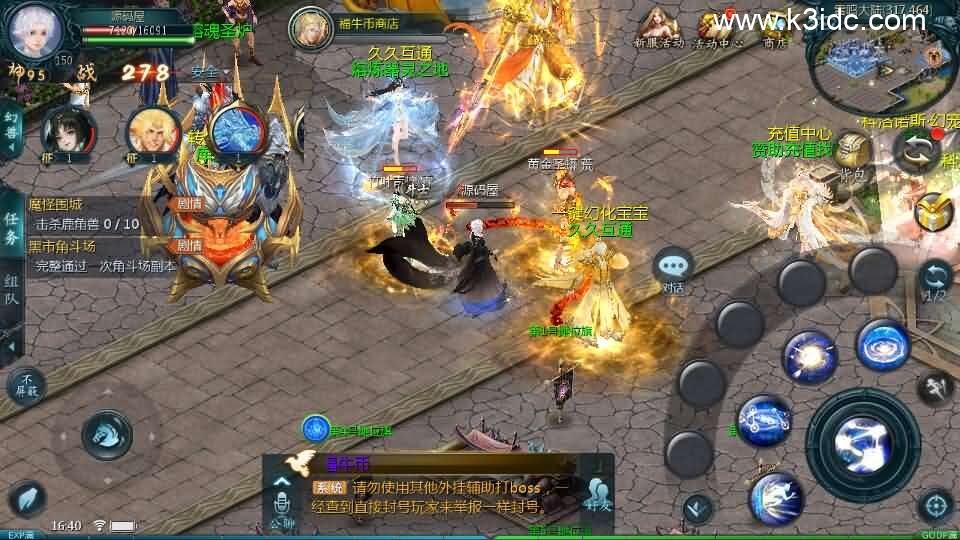This screenshot has height=540, width=960.
Task: Switch to the 组队 team tab
Action: tap(11, 295)
